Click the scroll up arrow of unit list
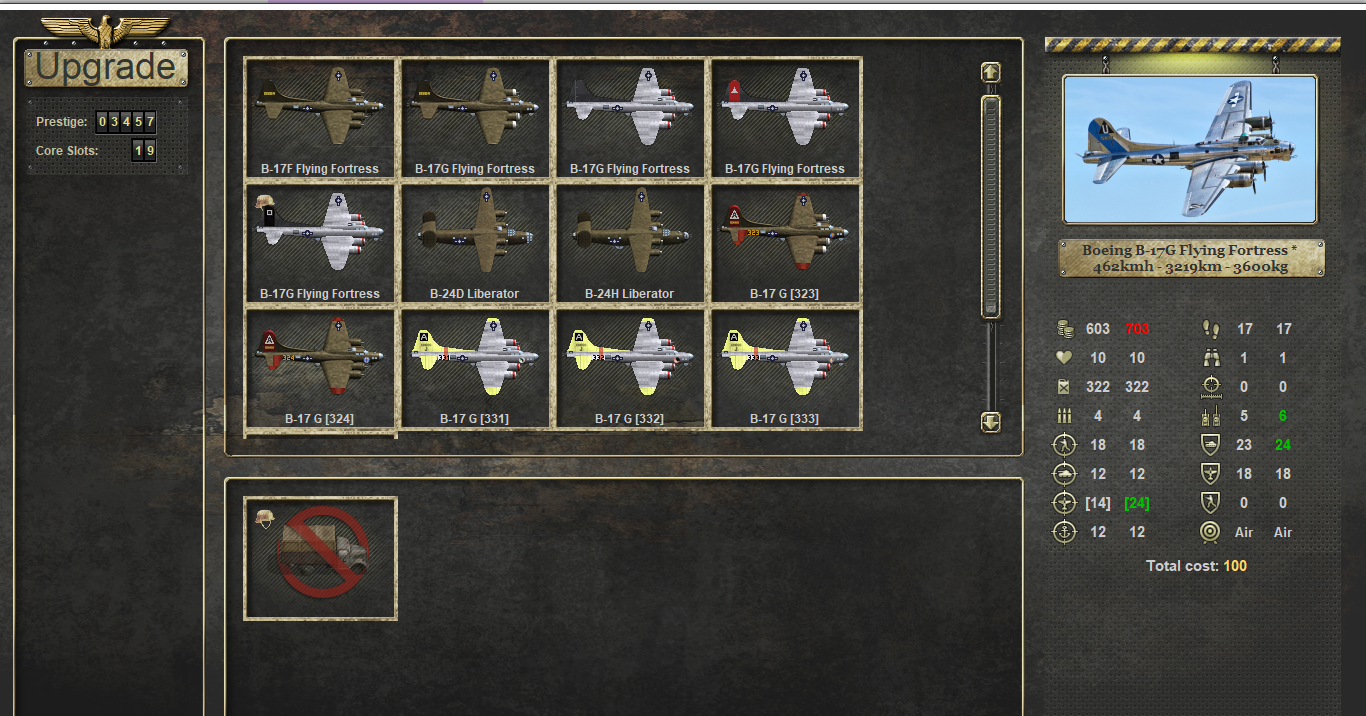The width and height of the screenshot is (1366, 716). click(x=991, y=72)
